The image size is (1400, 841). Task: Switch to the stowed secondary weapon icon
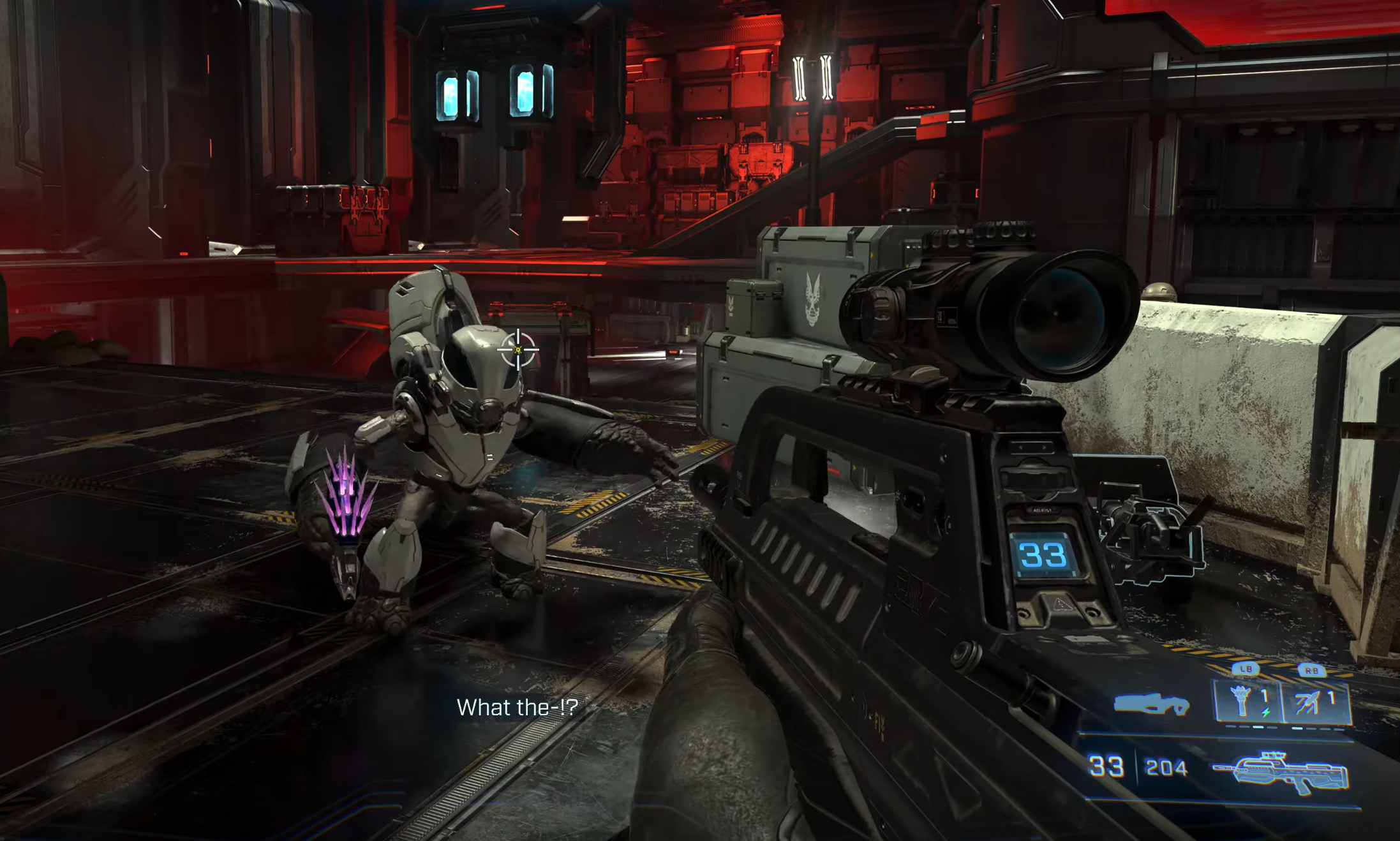tap(1151, 704)
